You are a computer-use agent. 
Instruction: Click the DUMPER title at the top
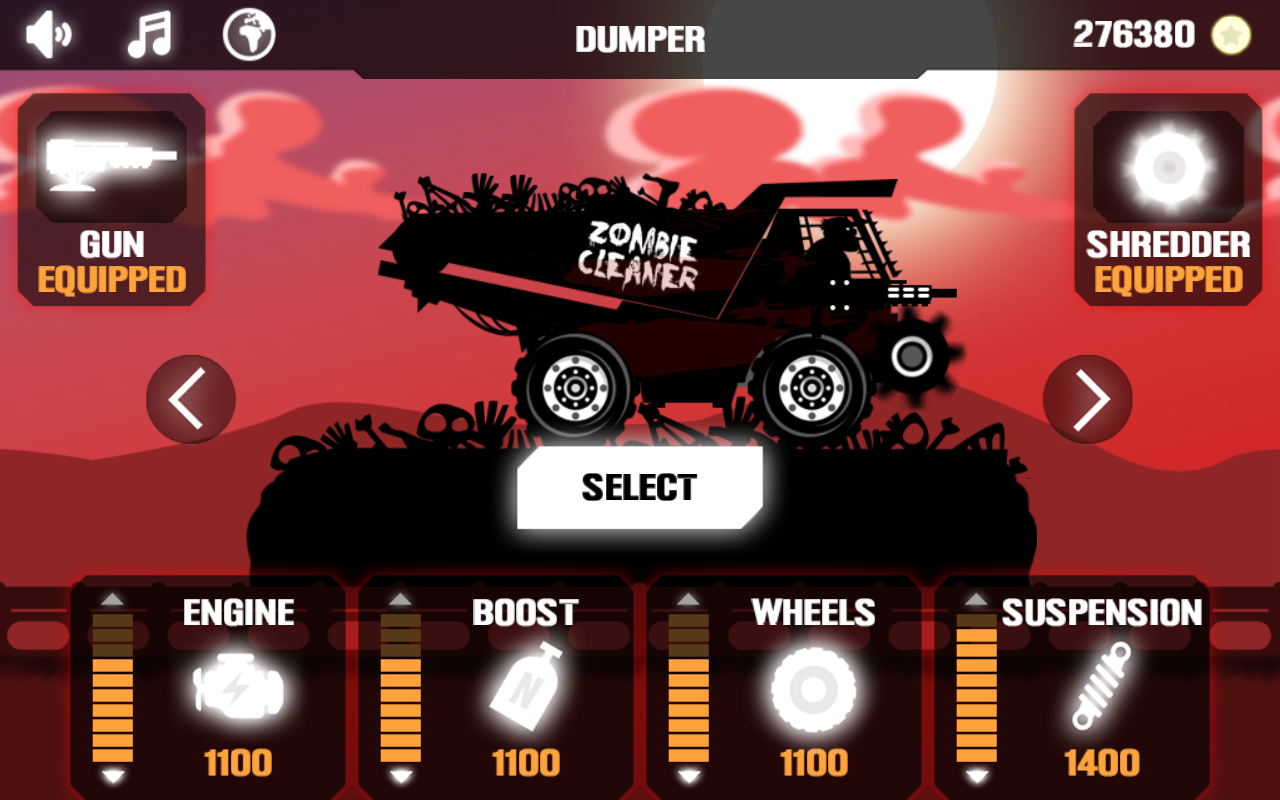(x=640, y=38)
